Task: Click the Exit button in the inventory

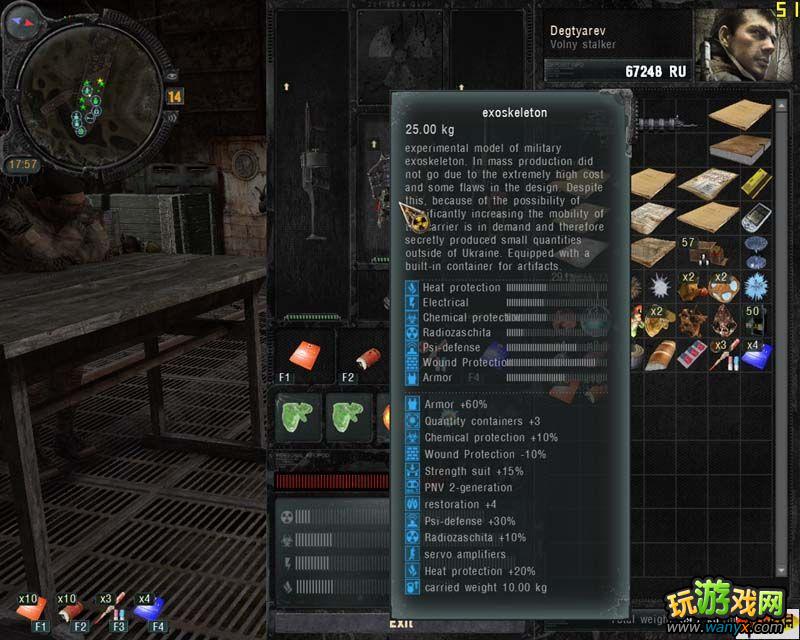Action: click(373, 623)
